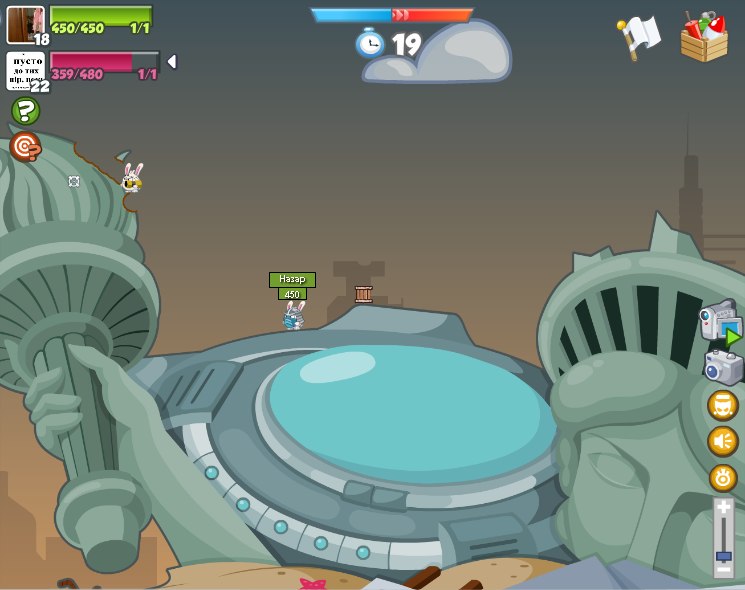
Task: Open the weapon crate inventory
Action: point(704,38)
